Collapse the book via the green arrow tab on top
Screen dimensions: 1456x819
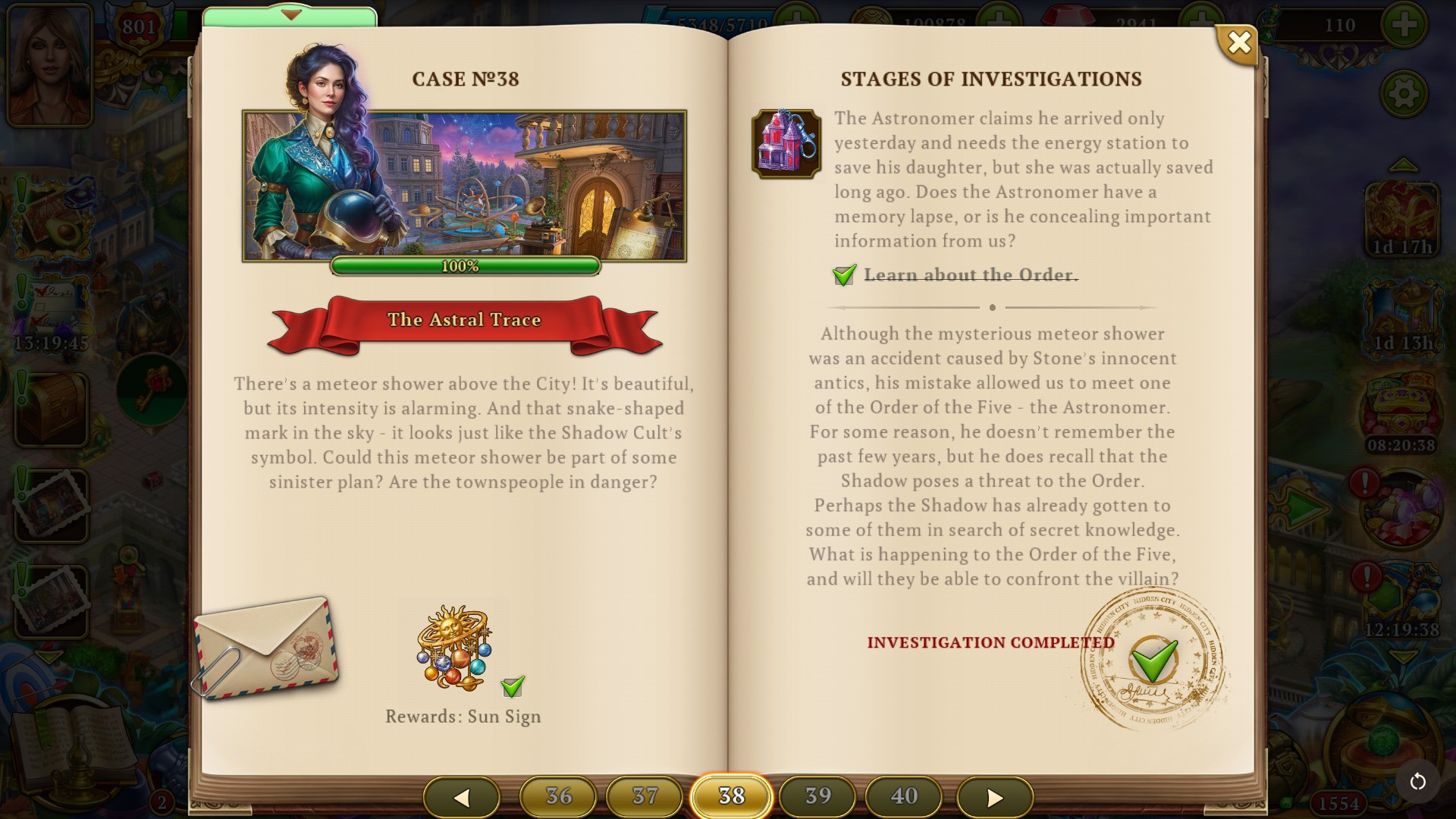[x=290, y=14]
